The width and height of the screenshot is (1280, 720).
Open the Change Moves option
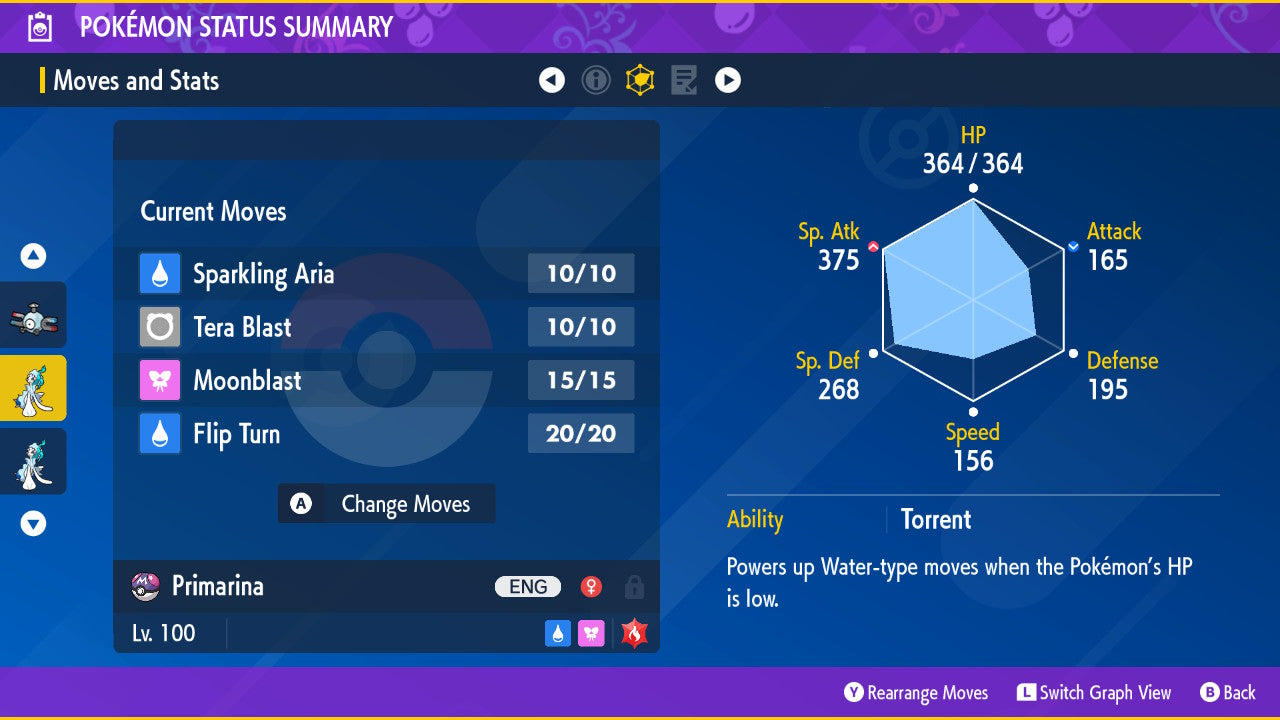pos(387,504)
